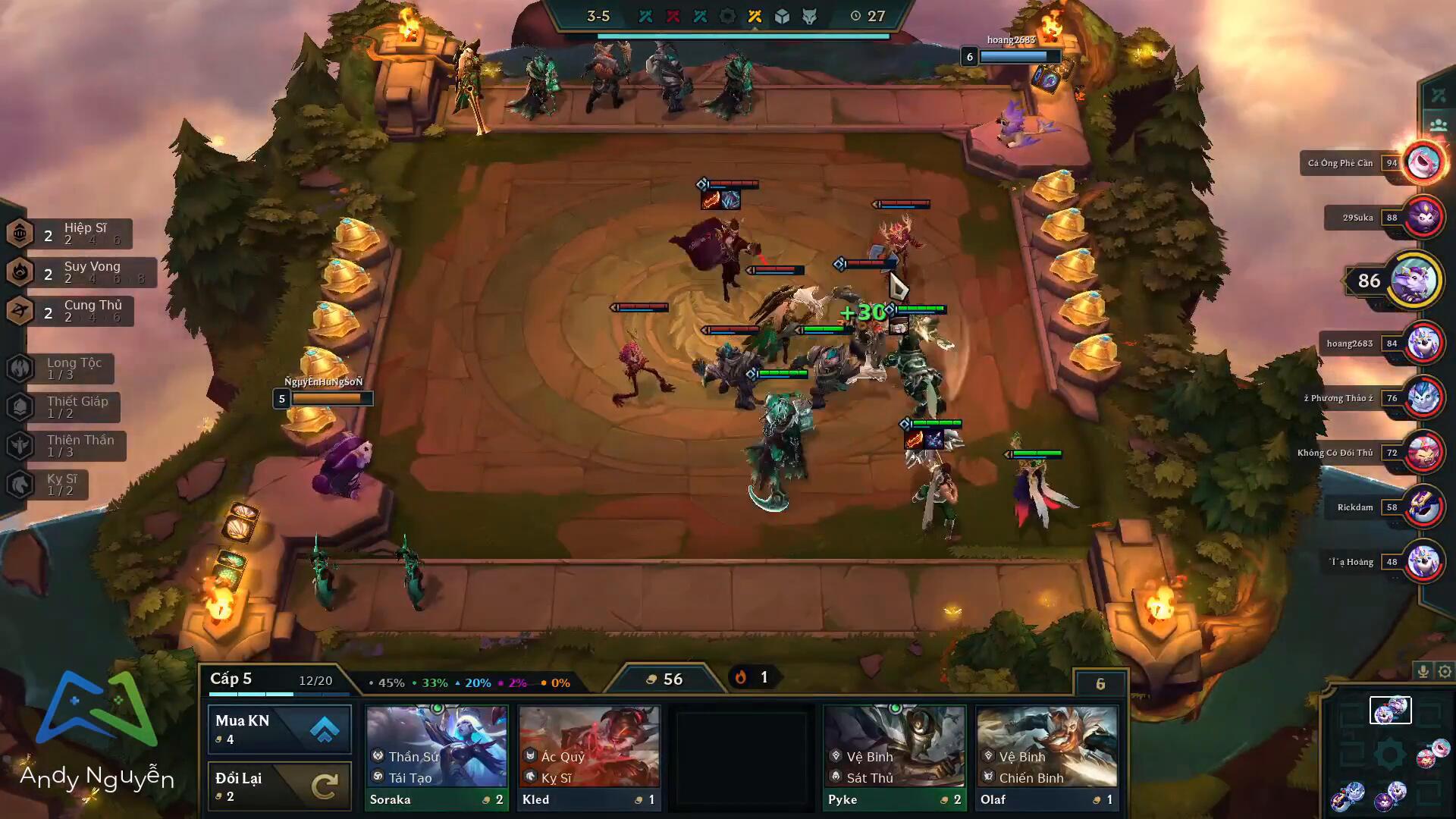This screenshot has height=819, width=1456.
Task: Toggle the microphone voice icon
Action: [1423, 671]
